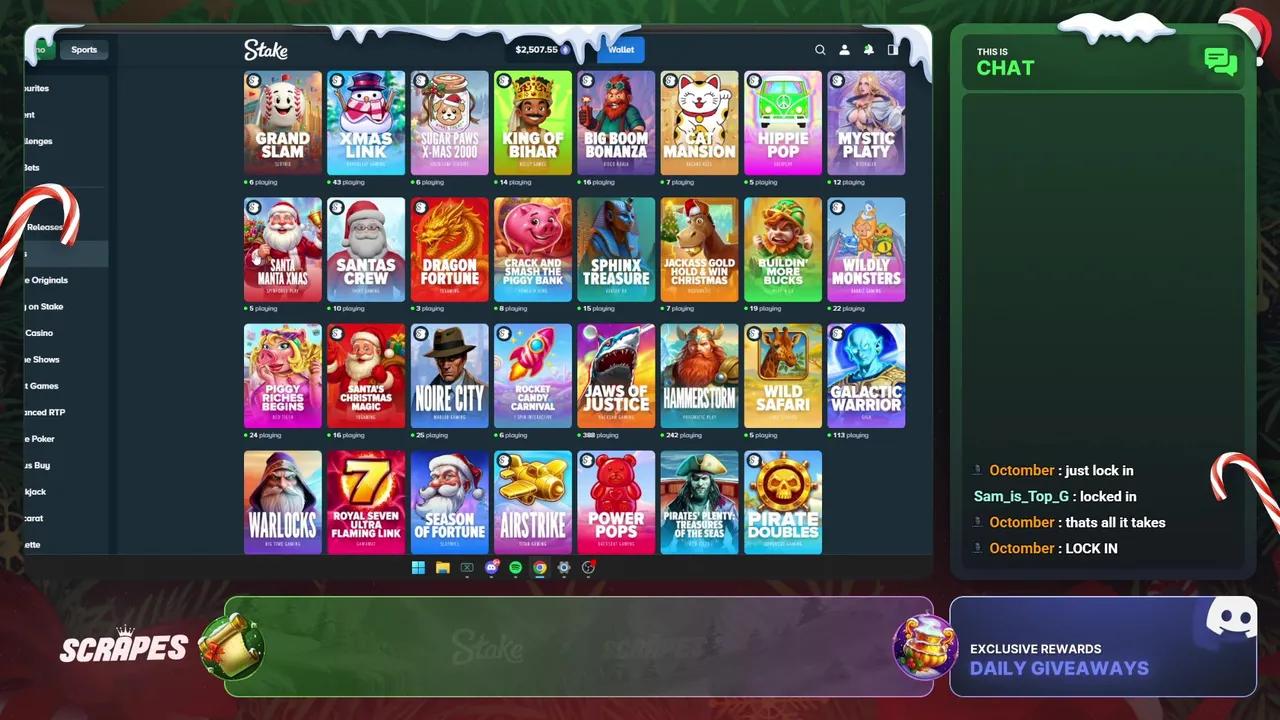
Task: Open Spotify from the taskbar
Action: click(x=515, y=568)
